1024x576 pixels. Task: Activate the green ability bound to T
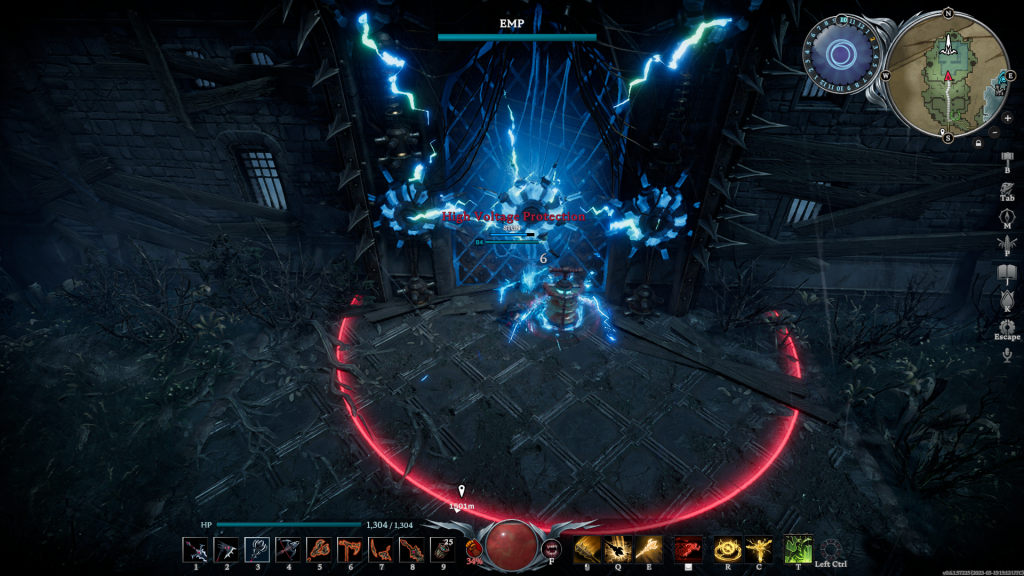(797, 548)
